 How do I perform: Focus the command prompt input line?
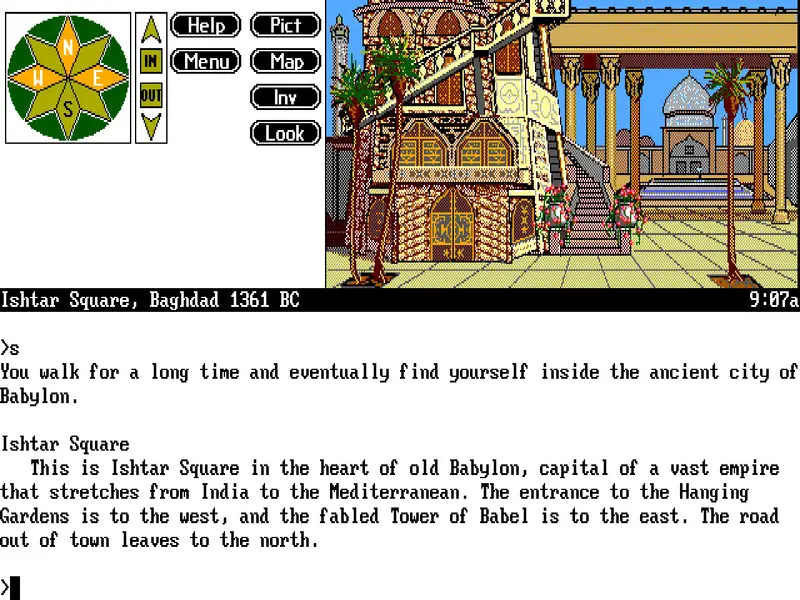pyautogui.click(x=400, y=588)
